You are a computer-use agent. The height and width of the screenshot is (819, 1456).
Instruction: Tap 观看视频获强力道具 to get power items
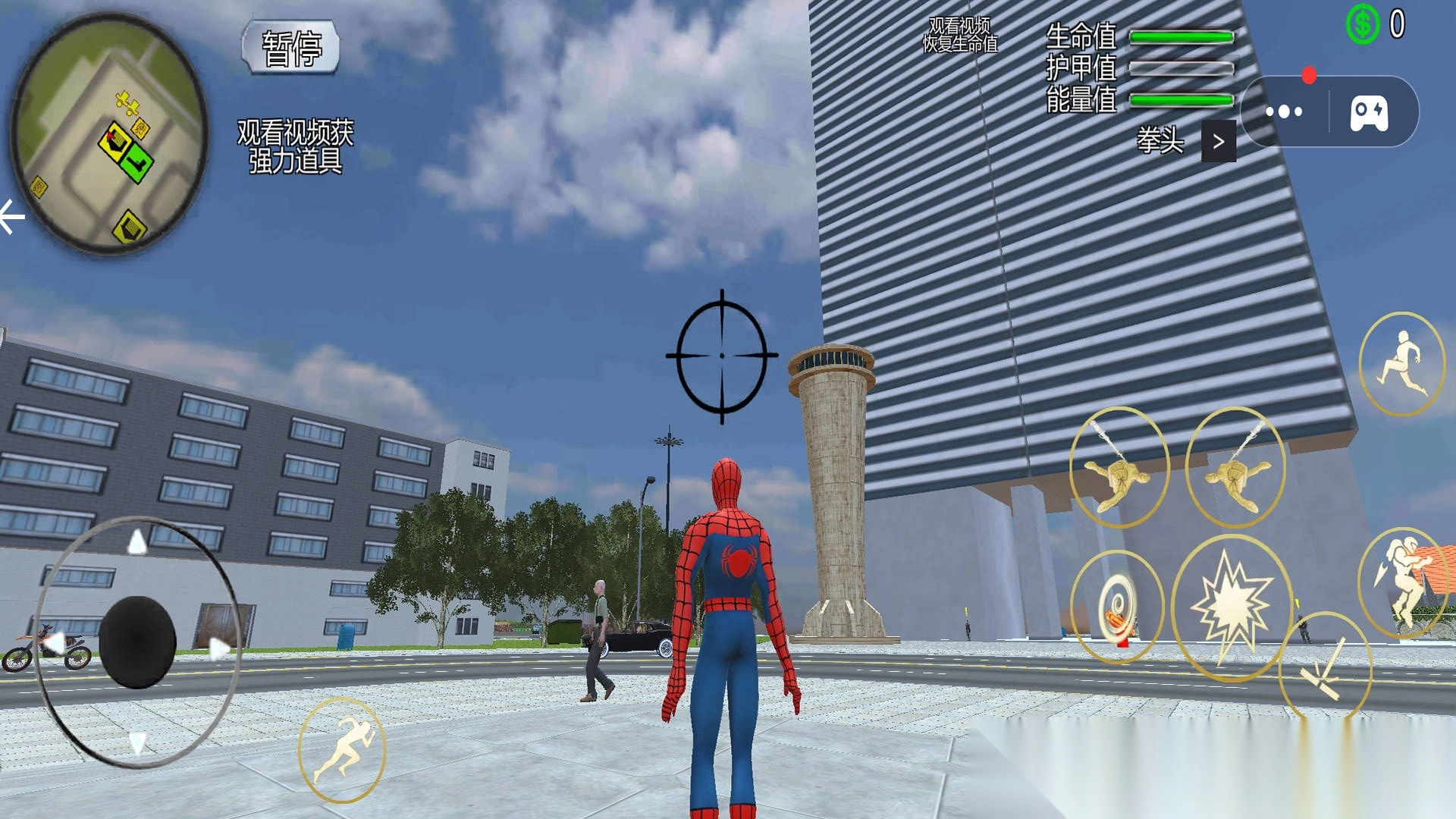295,146
